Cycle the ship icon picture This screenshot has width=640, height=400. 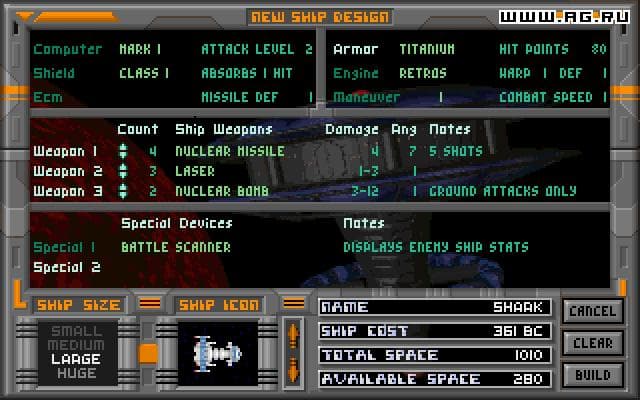293,352
